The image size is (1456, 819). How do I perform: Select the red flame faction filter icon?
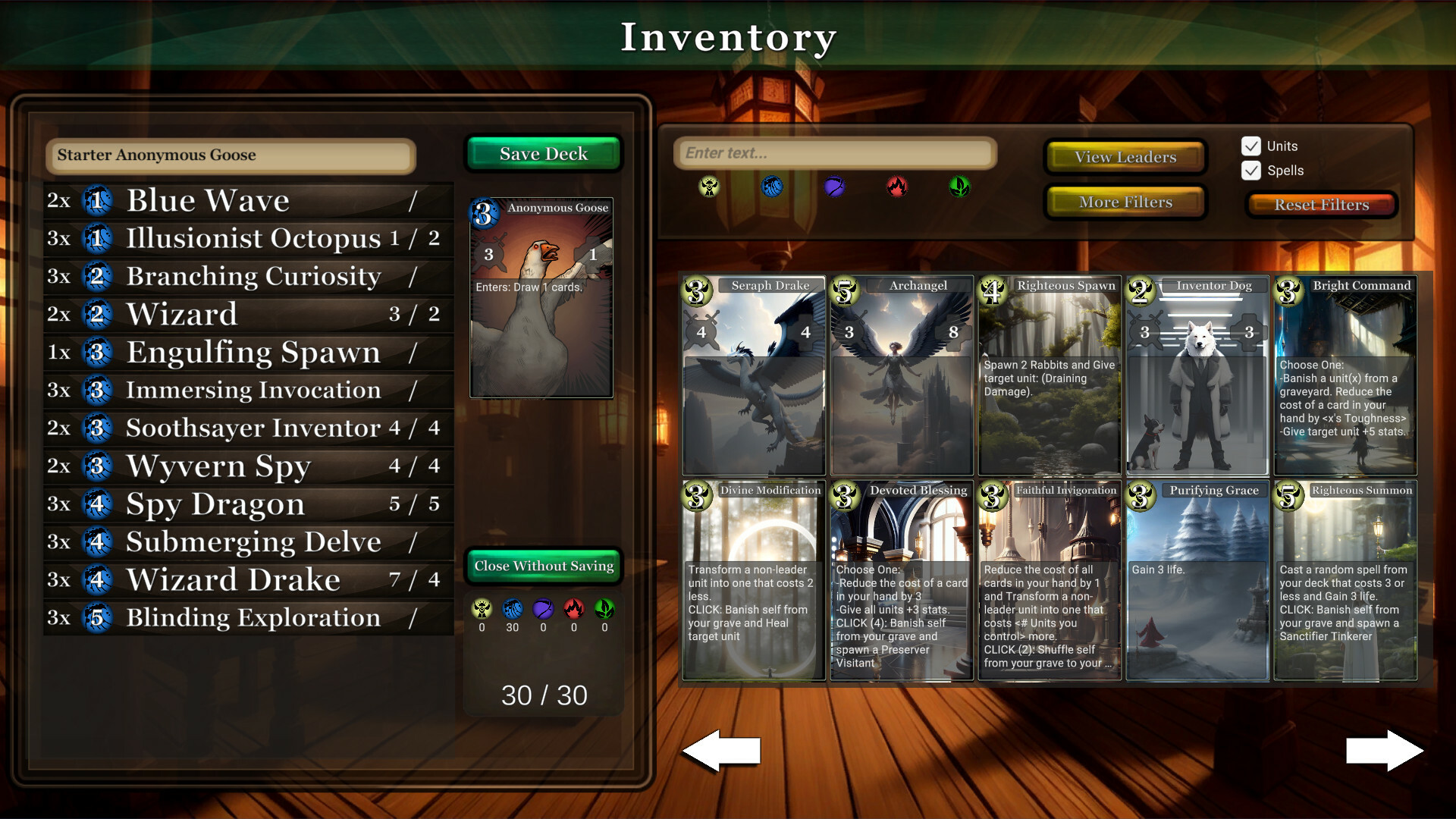tap(896, 187)
